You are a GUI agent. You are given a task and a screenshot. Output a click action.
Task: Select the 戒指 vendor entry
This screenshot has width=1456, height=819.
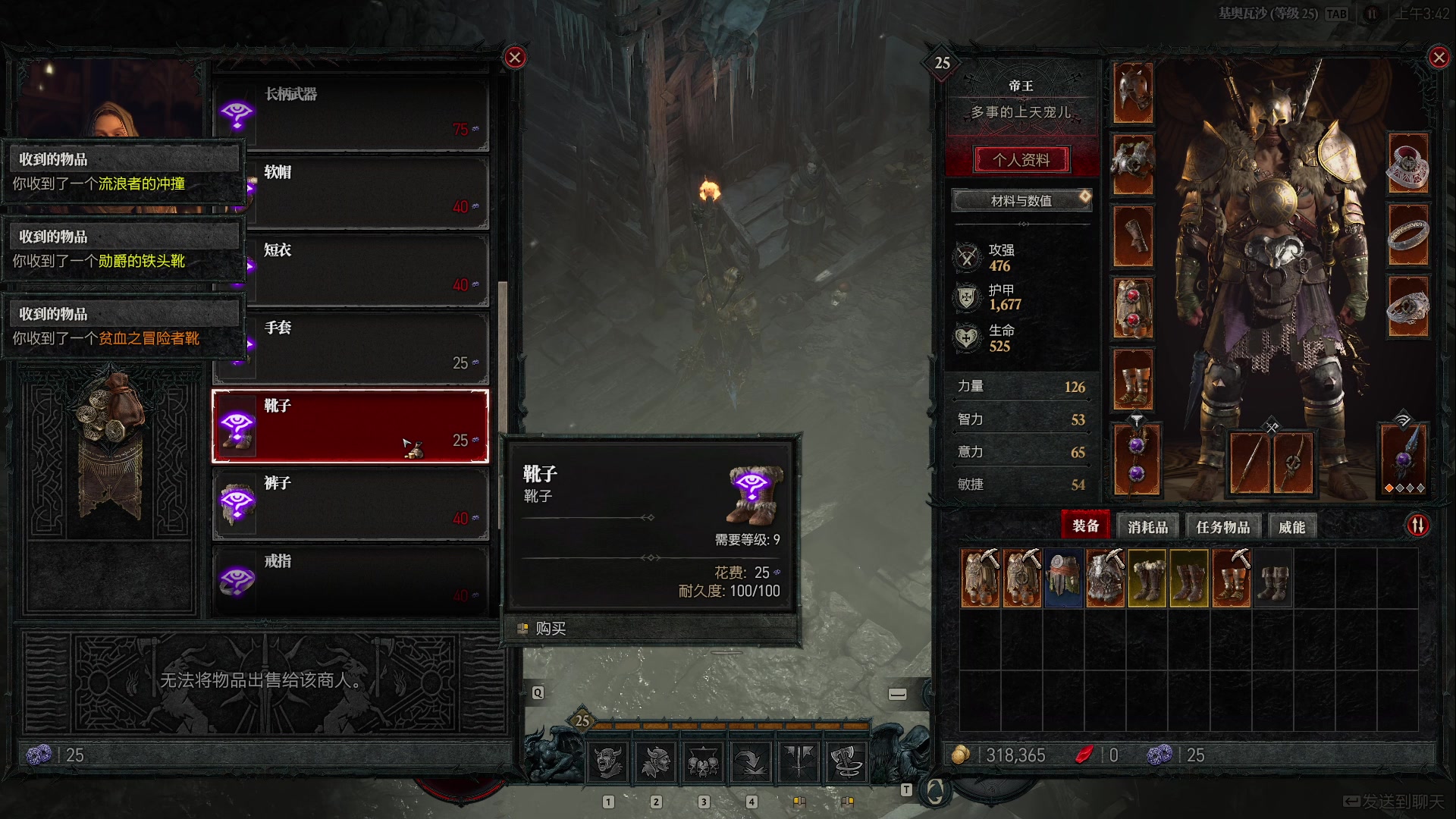[350, 580]
